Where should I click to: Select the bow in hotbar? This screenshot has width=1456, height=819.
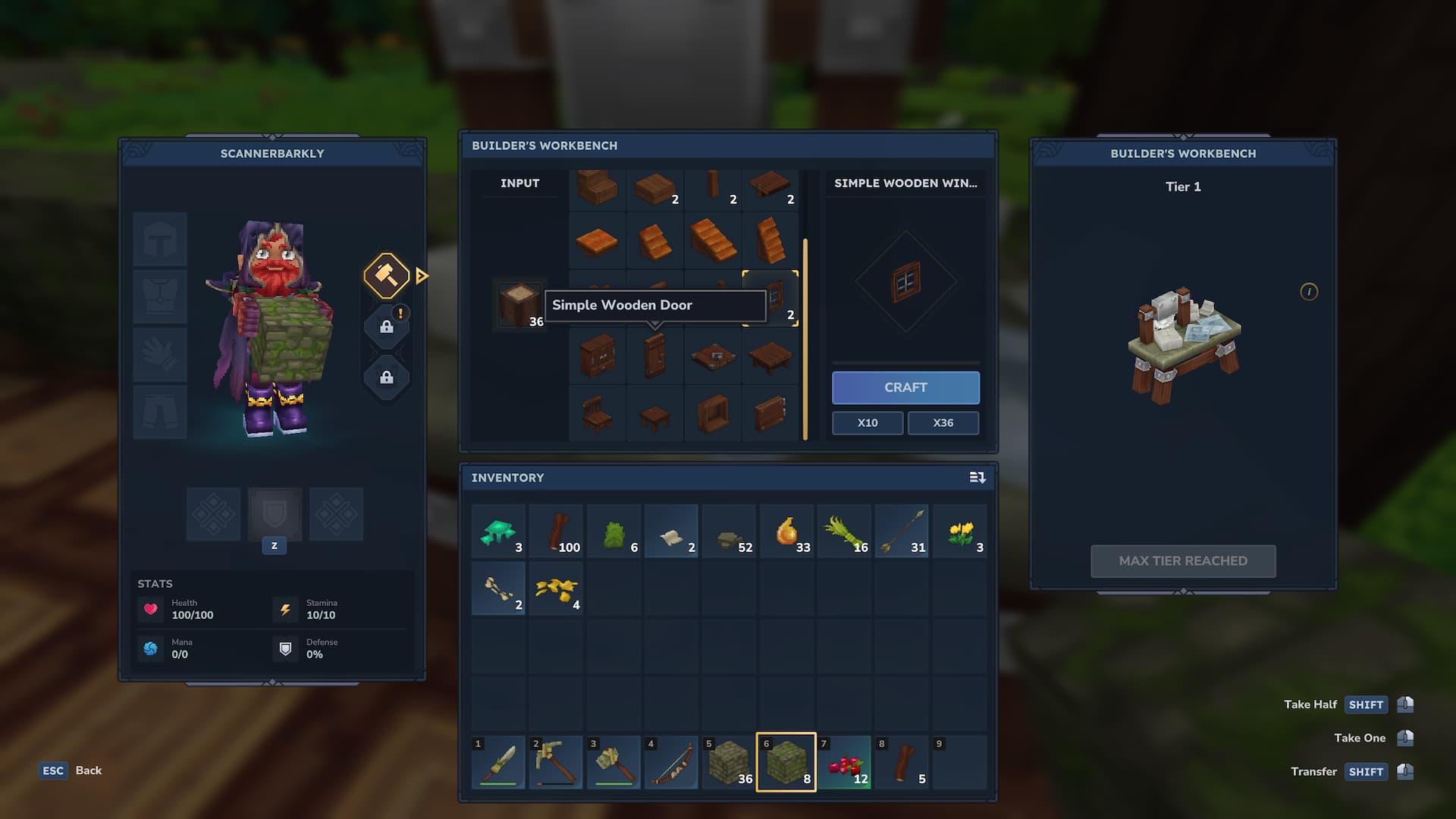(x=671, y=762)
